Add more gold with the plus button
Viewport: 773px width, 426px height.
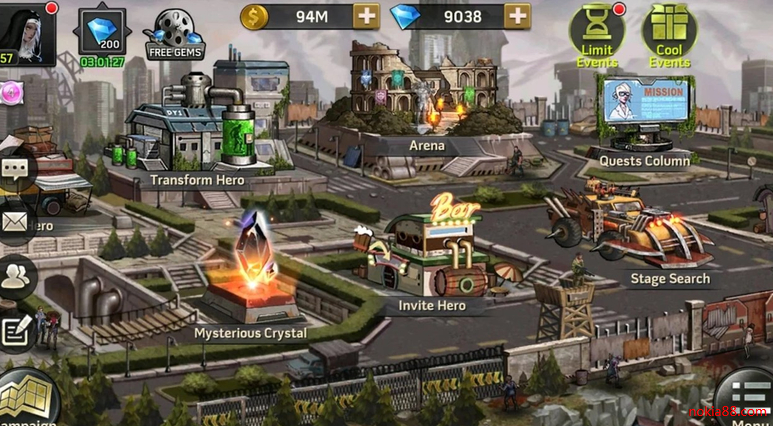(367, 16)
